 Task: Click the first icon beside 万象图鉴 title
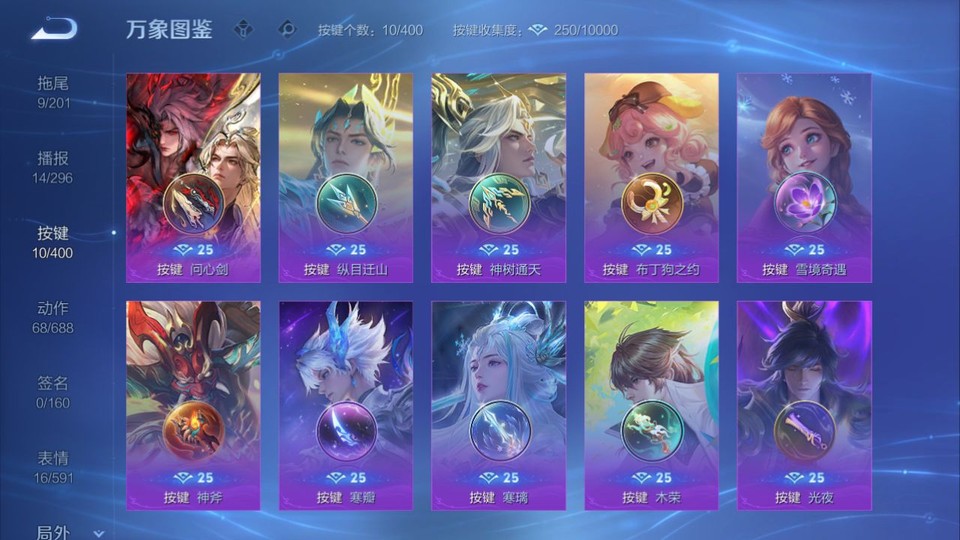[245, 29]
